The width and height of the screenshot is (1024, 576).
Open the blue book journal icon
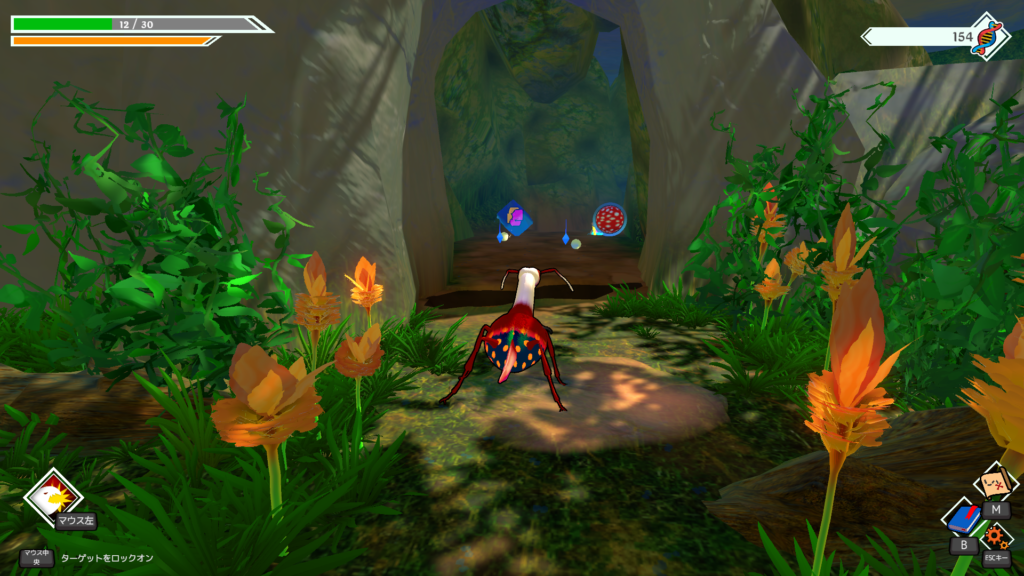coord(963,519)
